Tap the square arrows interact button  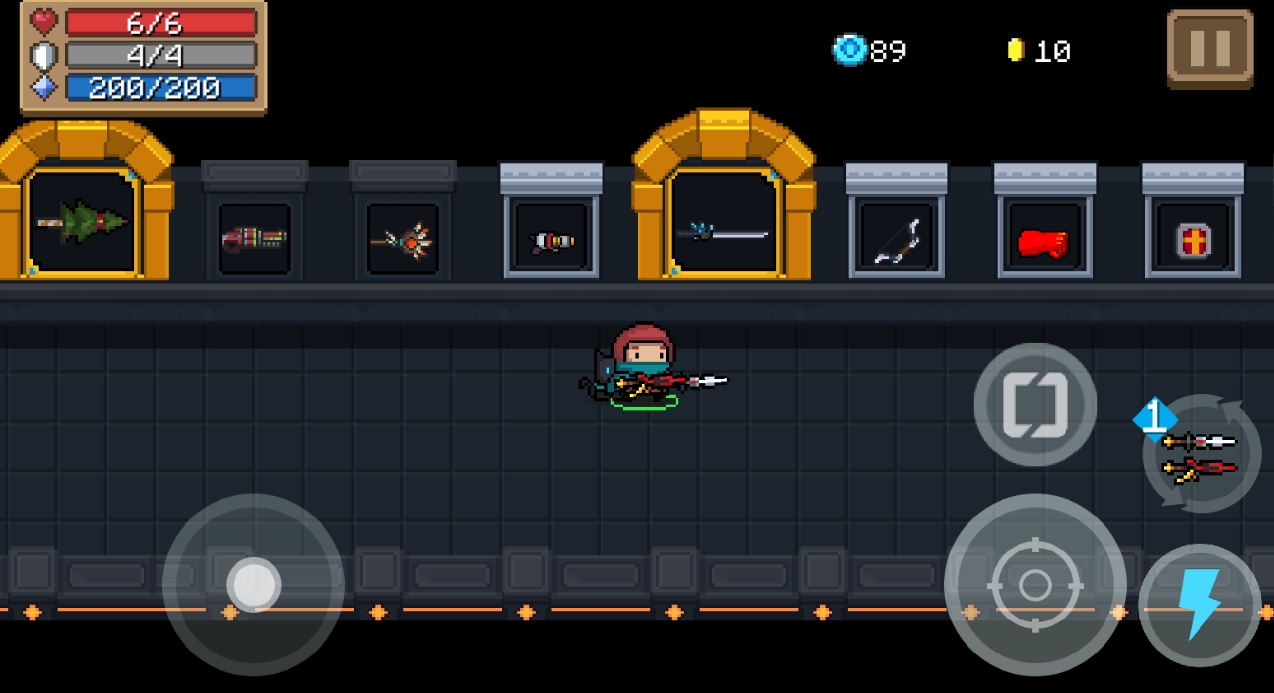tap(1035, 404)
